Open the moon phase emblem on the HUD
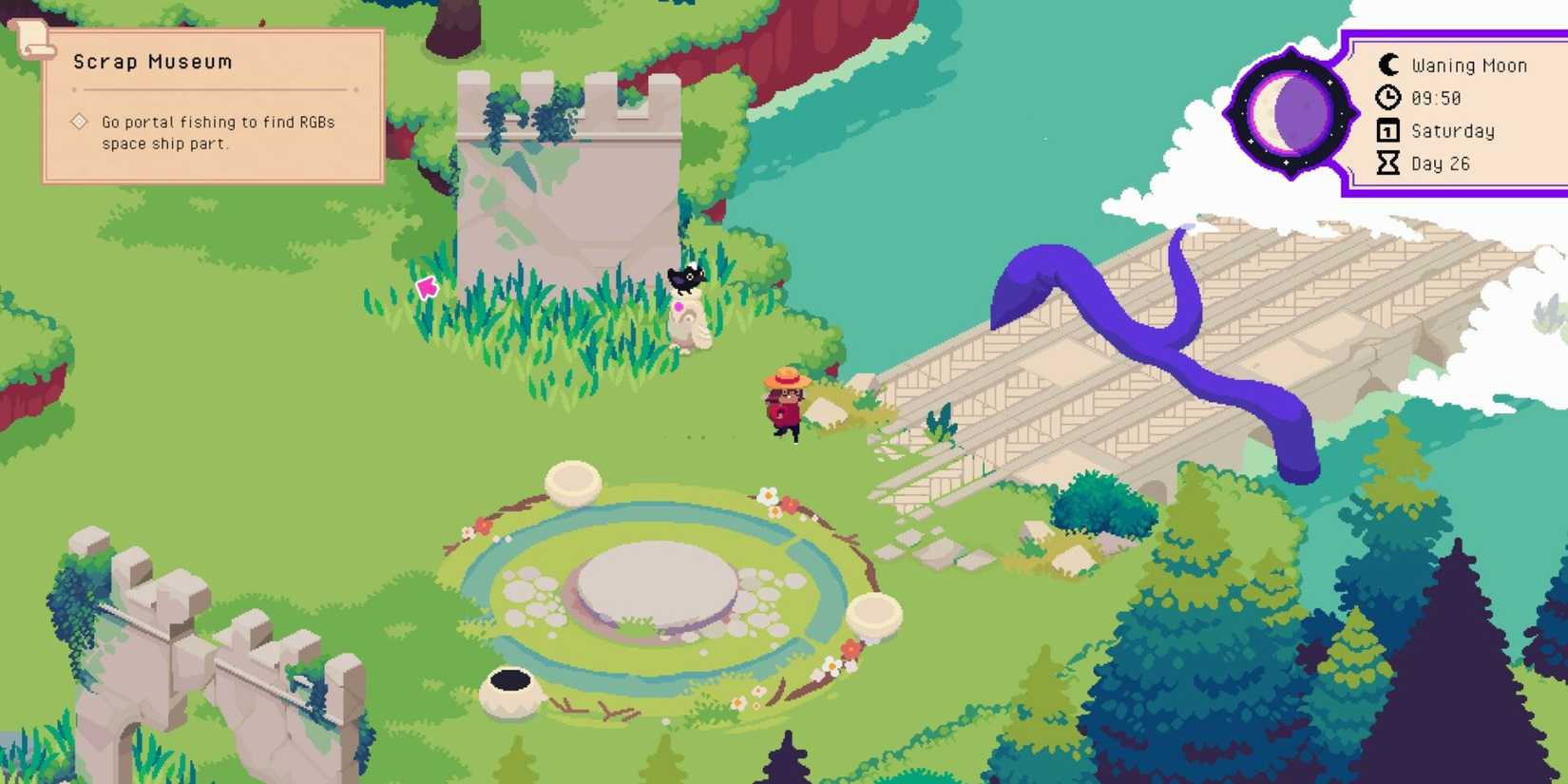The height and width of the screenshot is (784, 1568). (1291, 111)
